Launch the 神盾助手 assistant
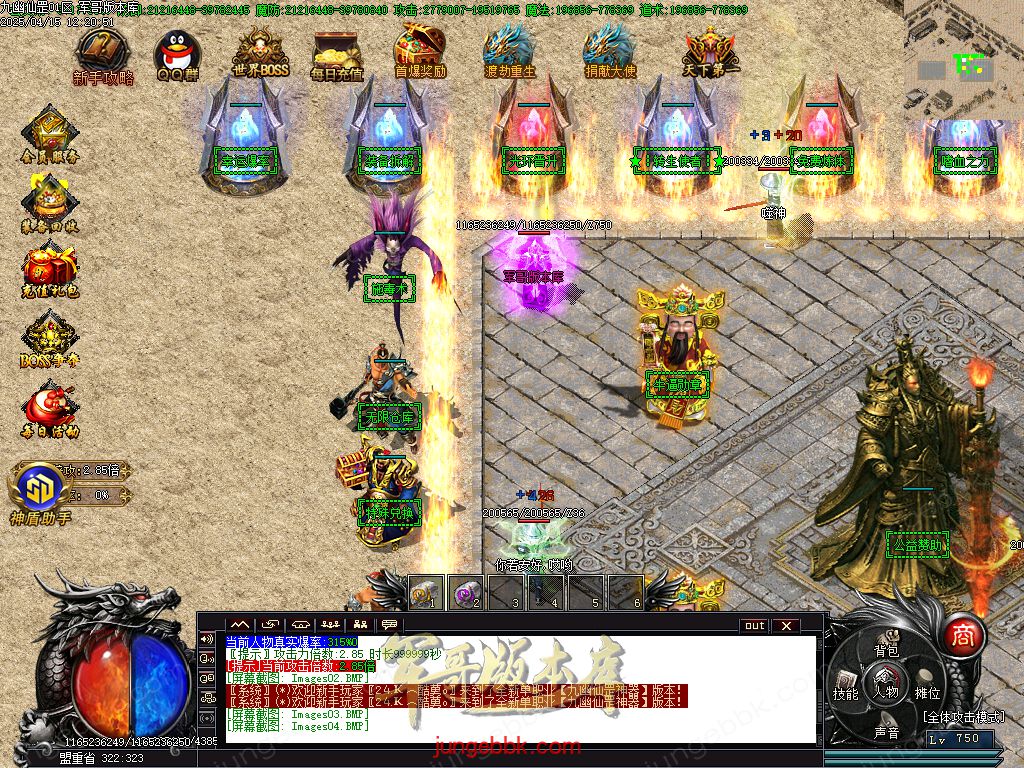Viewport: 1024px width, 768px height. [x=41, y=491]
